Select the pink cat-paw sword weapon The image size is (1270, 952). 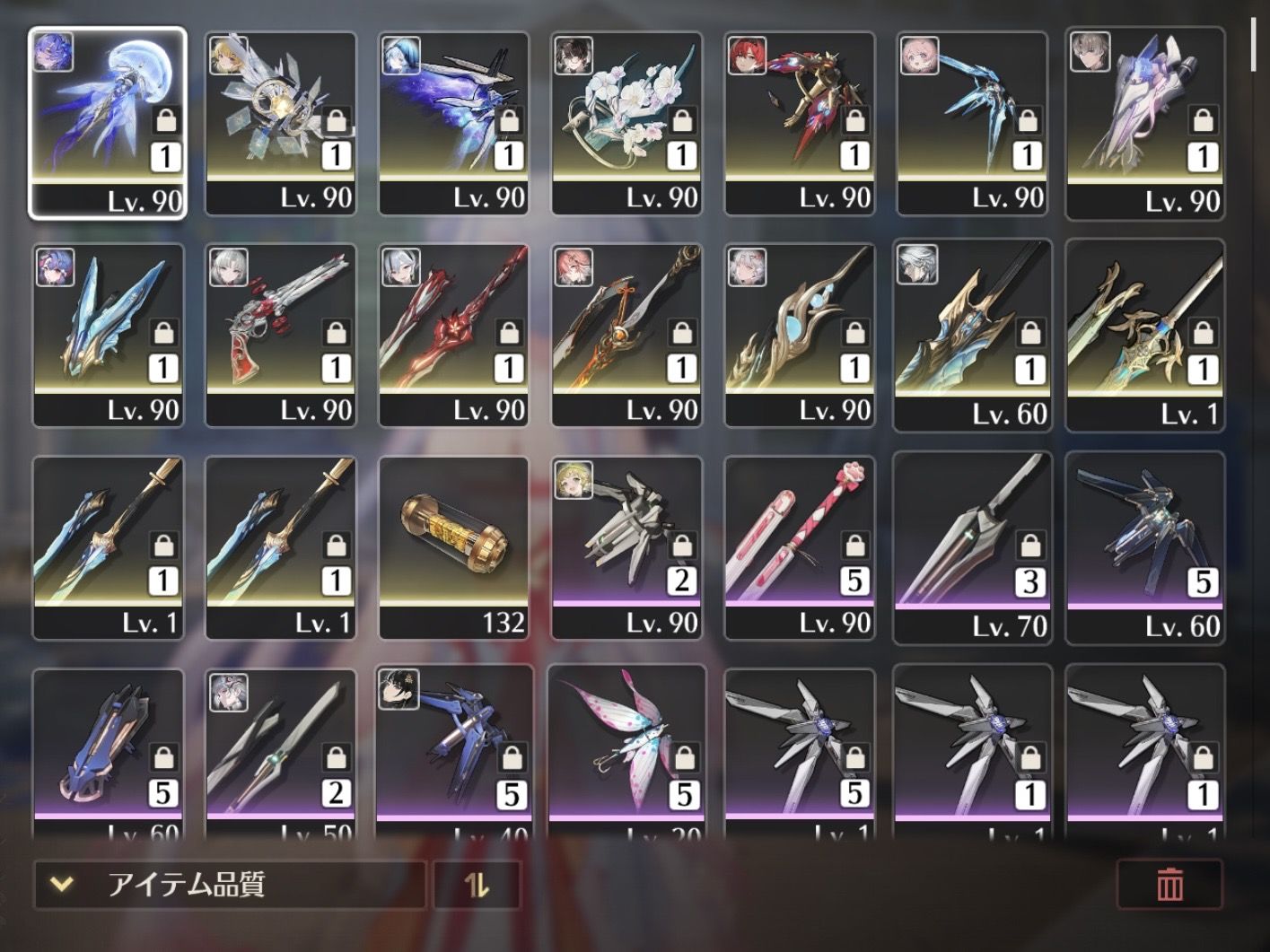point(799,546)
